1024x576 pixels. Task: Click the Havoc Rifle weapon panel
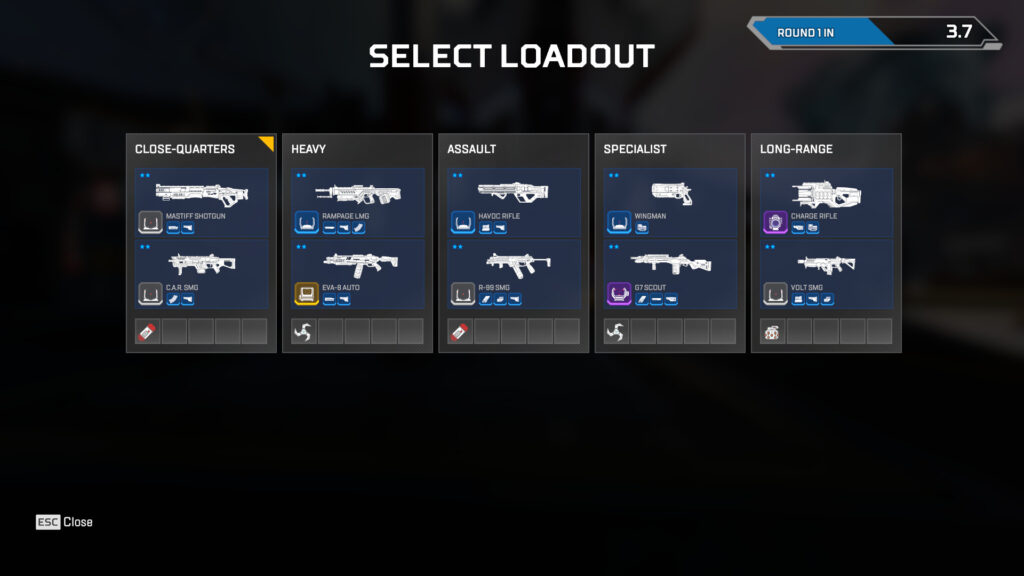pos(513,203)
